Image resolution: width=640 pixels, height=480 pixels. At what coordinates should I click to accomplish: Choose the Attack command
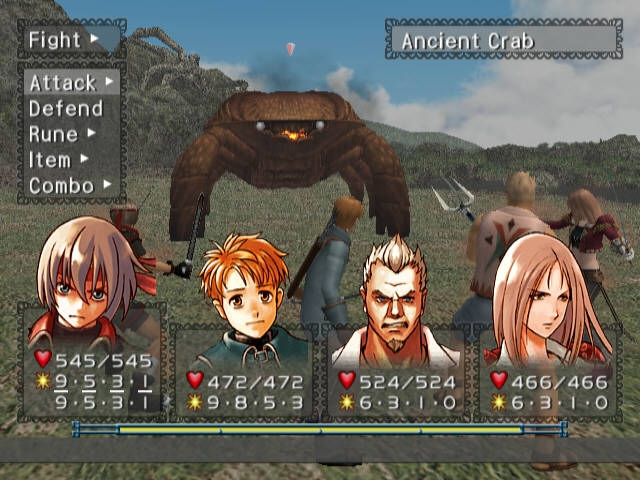click(68, 82)
